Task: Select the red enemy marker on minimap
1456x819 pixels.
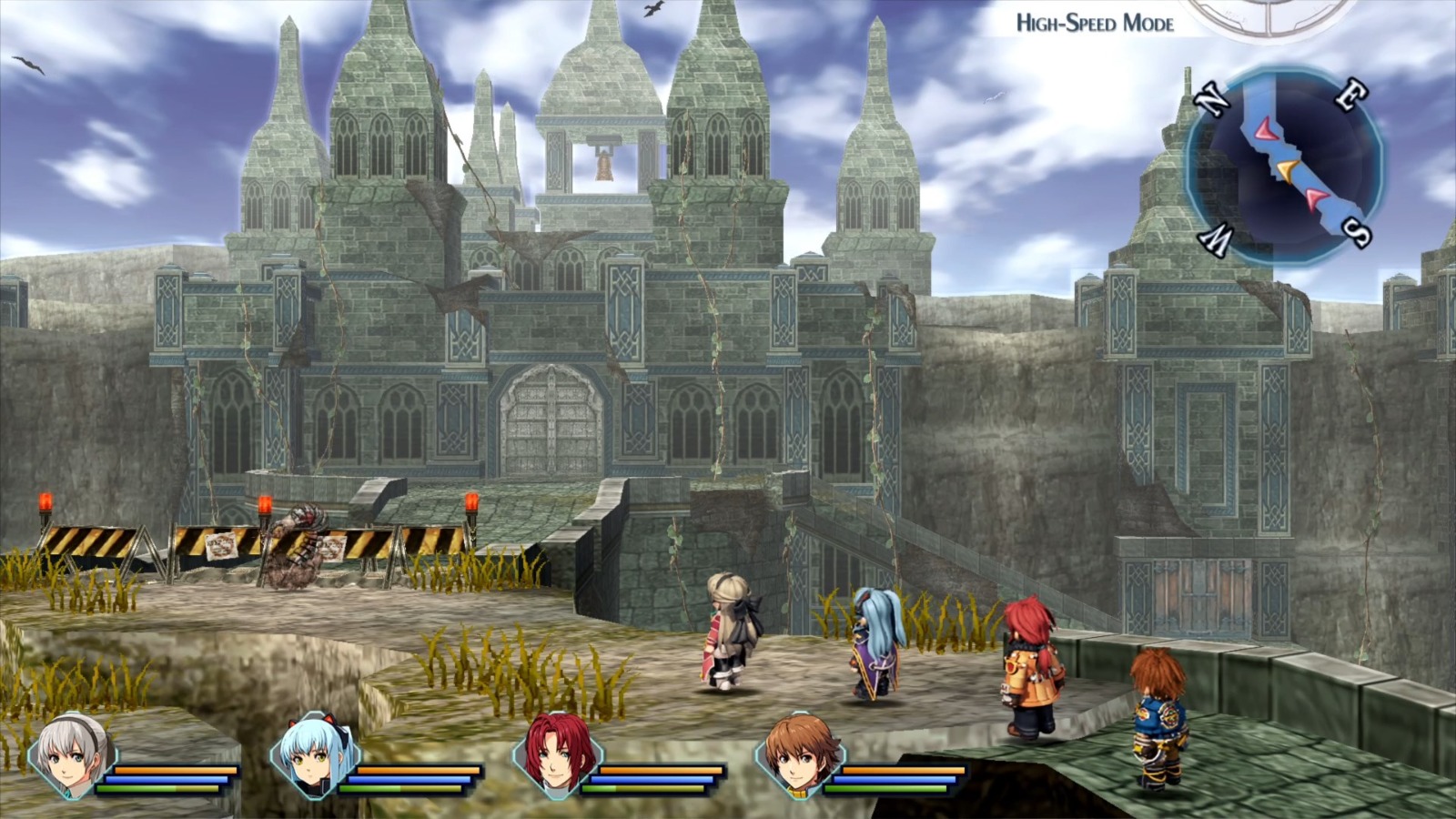Action: (x=1265, y=127)
